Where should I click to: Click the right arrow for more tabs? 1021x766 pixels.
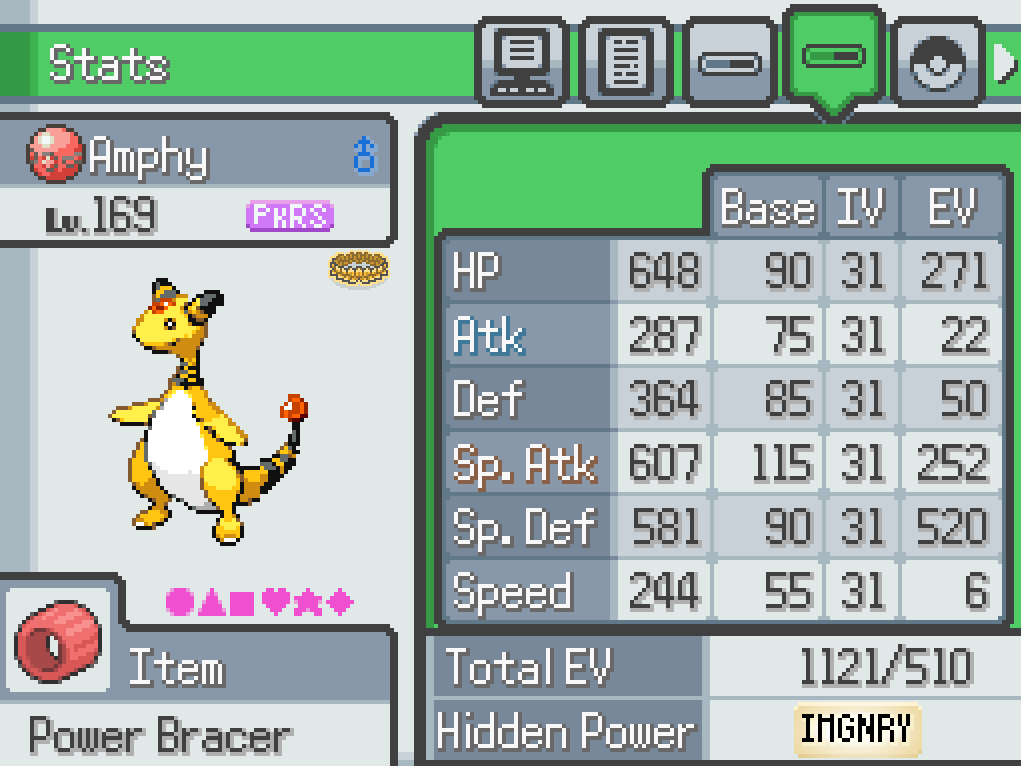click(1005, 63)
